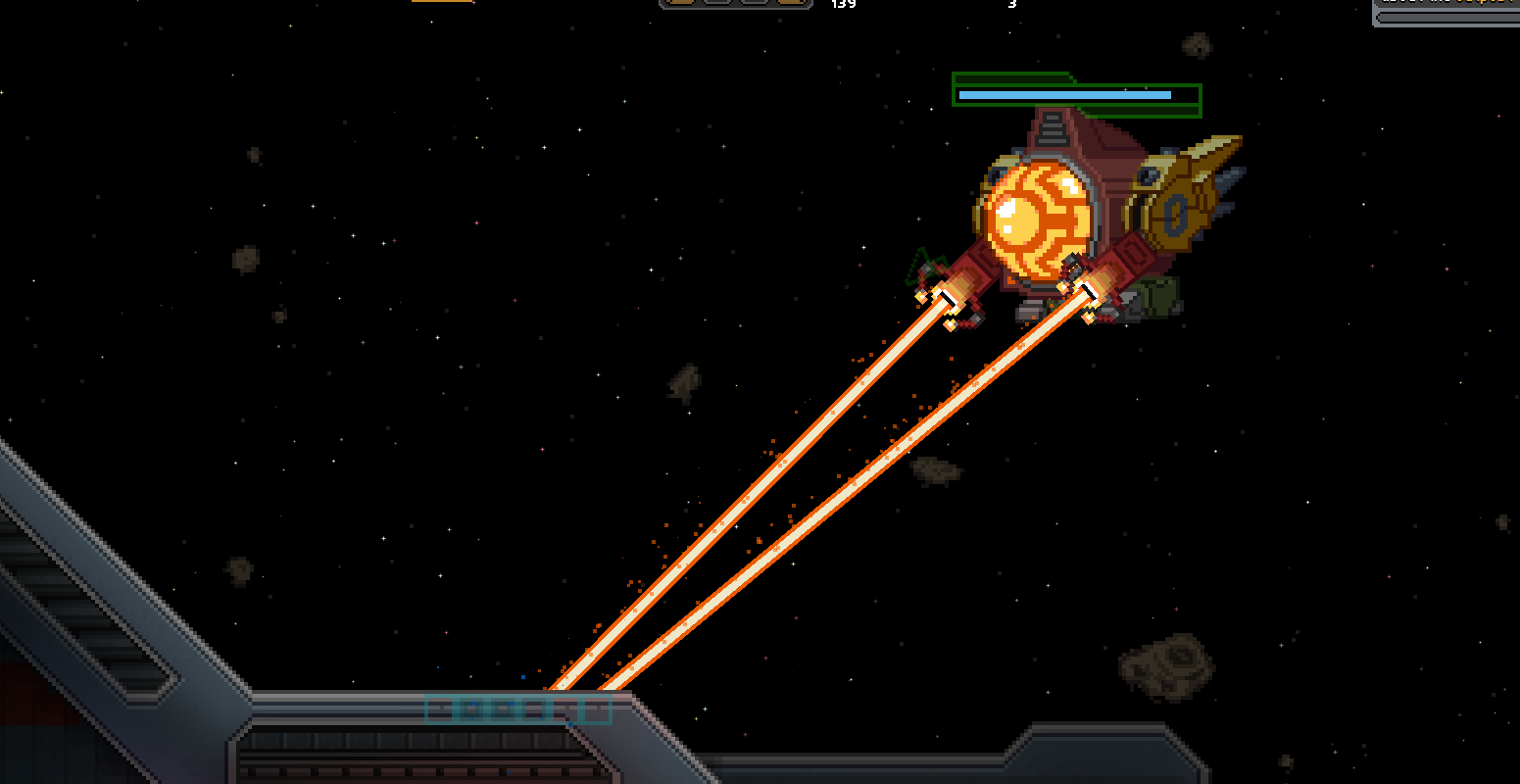This screenshot has width=1520, height=784.
Task: Click the gray bar below the quest text
Action: tap(1450, 17)
